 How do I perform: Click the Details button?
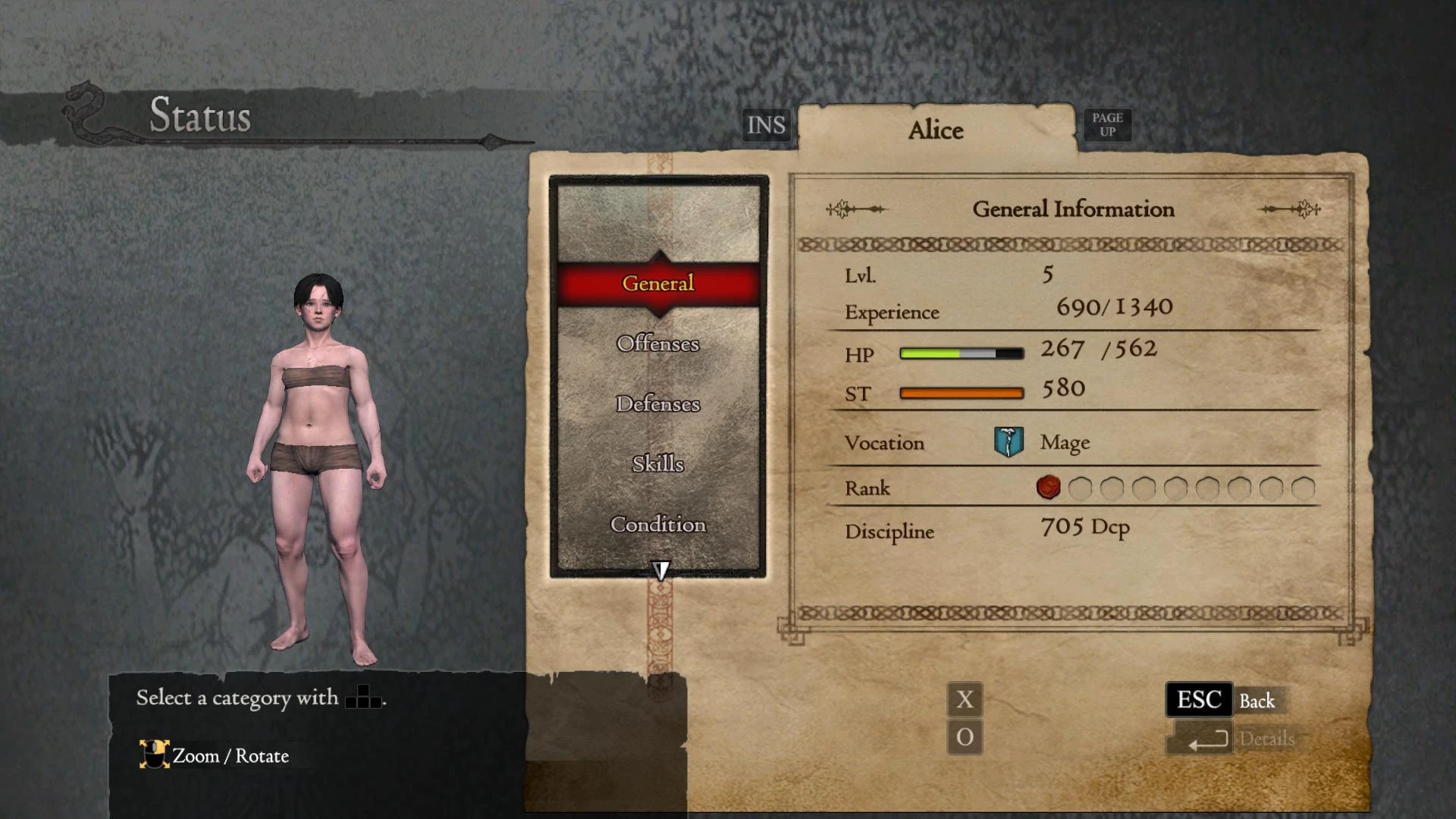(x=1268, y=738)
